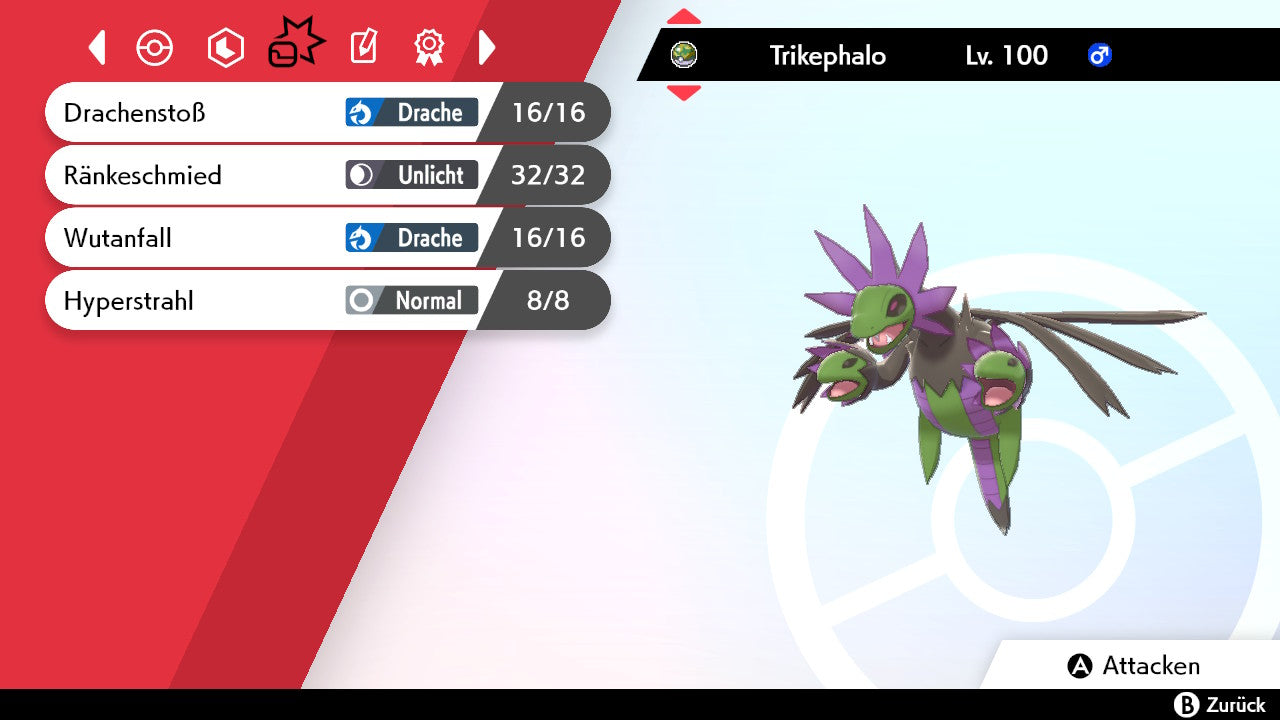Open the hexagon stats tab
The image size is (1280, 720).
225,48
